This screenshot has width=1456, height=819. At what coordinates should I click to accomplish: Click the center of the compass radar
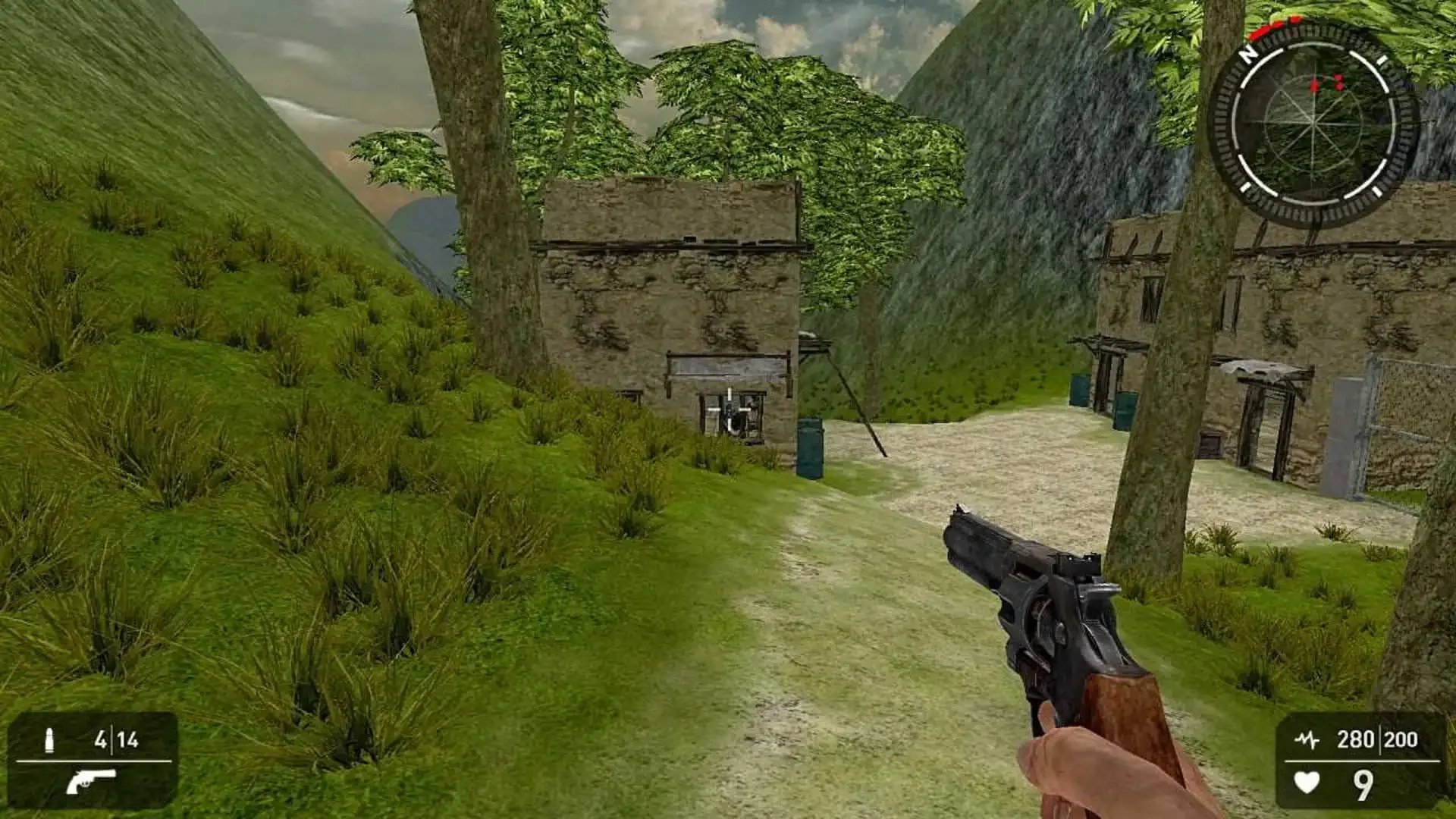pyautogui.click(x=1313, y=121)
